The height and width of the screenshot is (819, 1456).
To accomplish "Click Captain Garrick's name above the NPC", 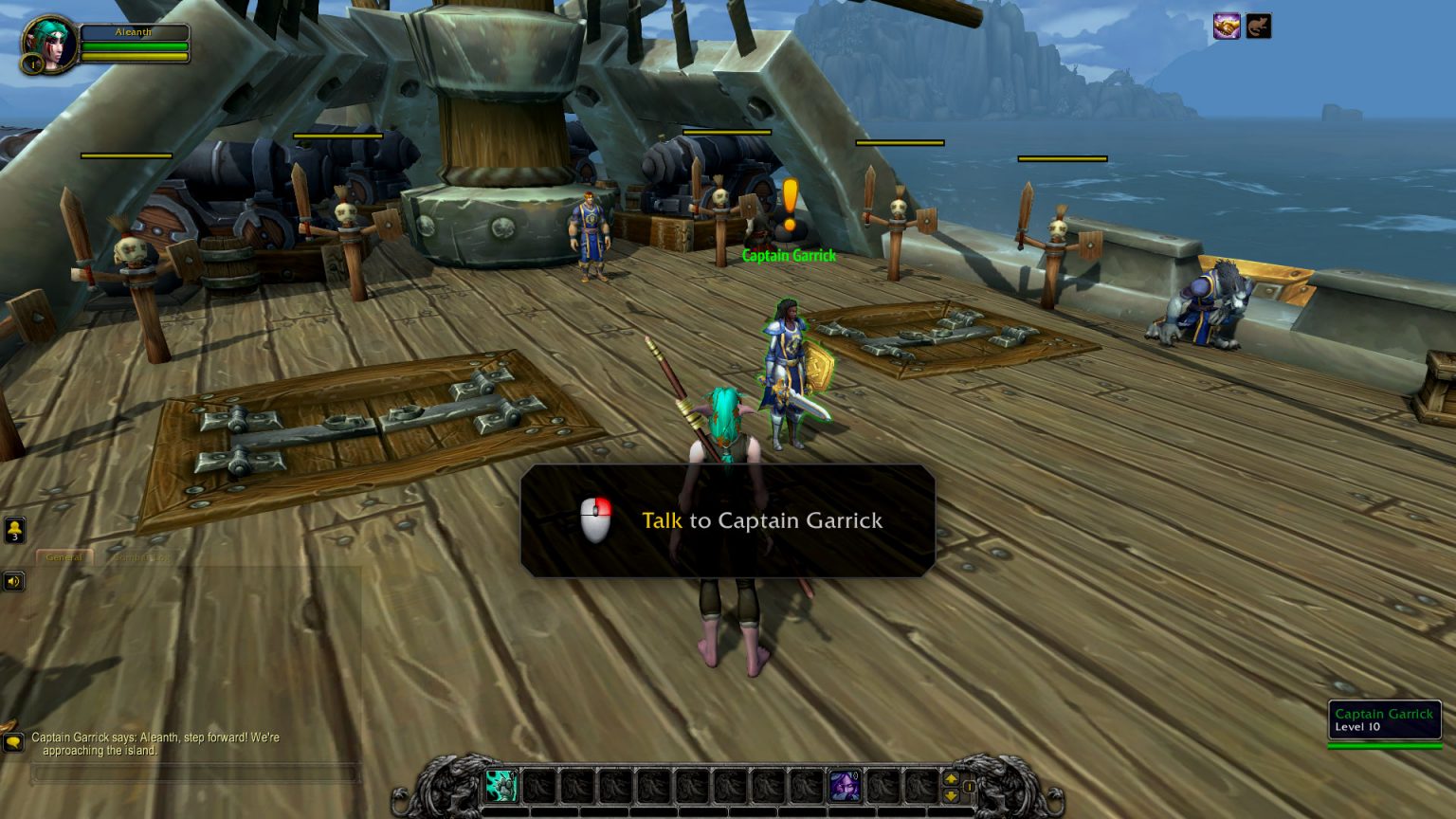I will pos(790,255).
